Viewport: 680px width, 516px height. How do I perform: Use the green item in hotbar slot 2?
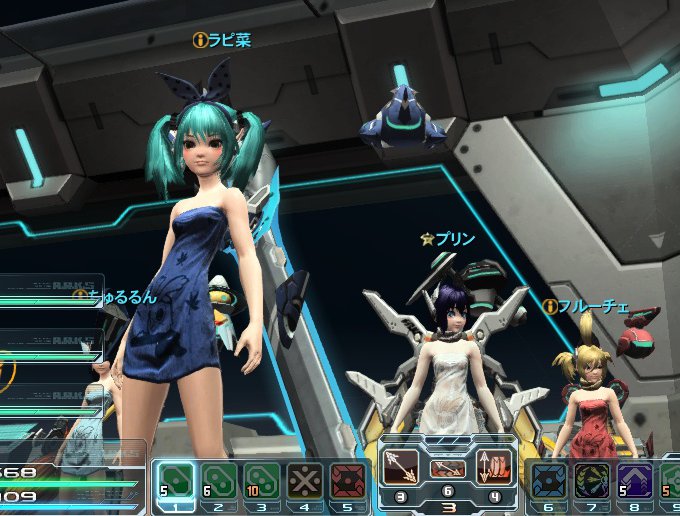pyautogui.click(x=220, y=479)
